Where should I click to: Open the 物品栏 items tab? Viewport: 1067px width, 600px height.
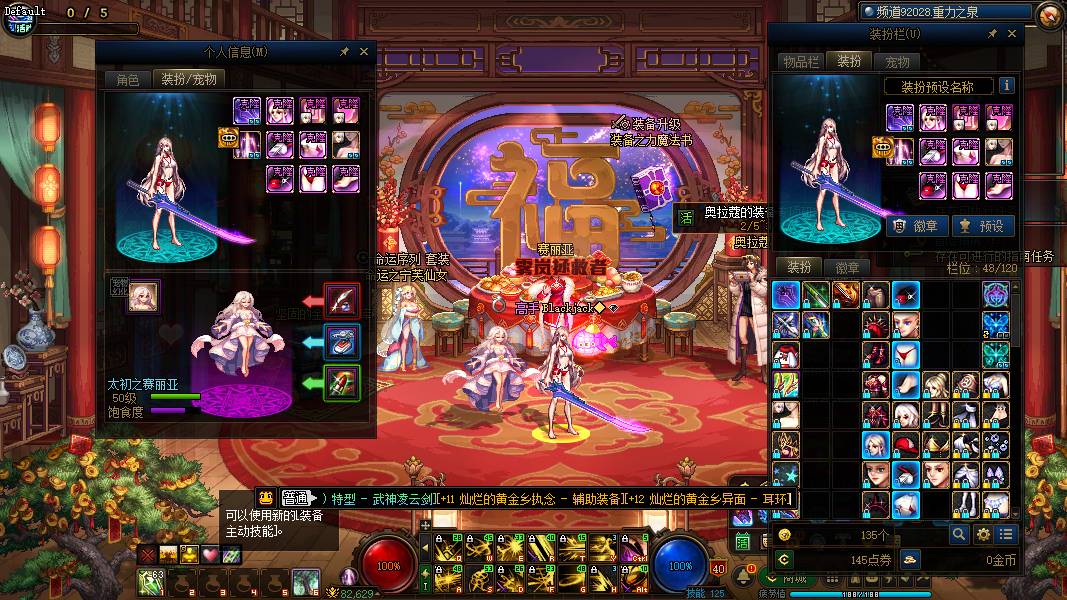[801, 62]
